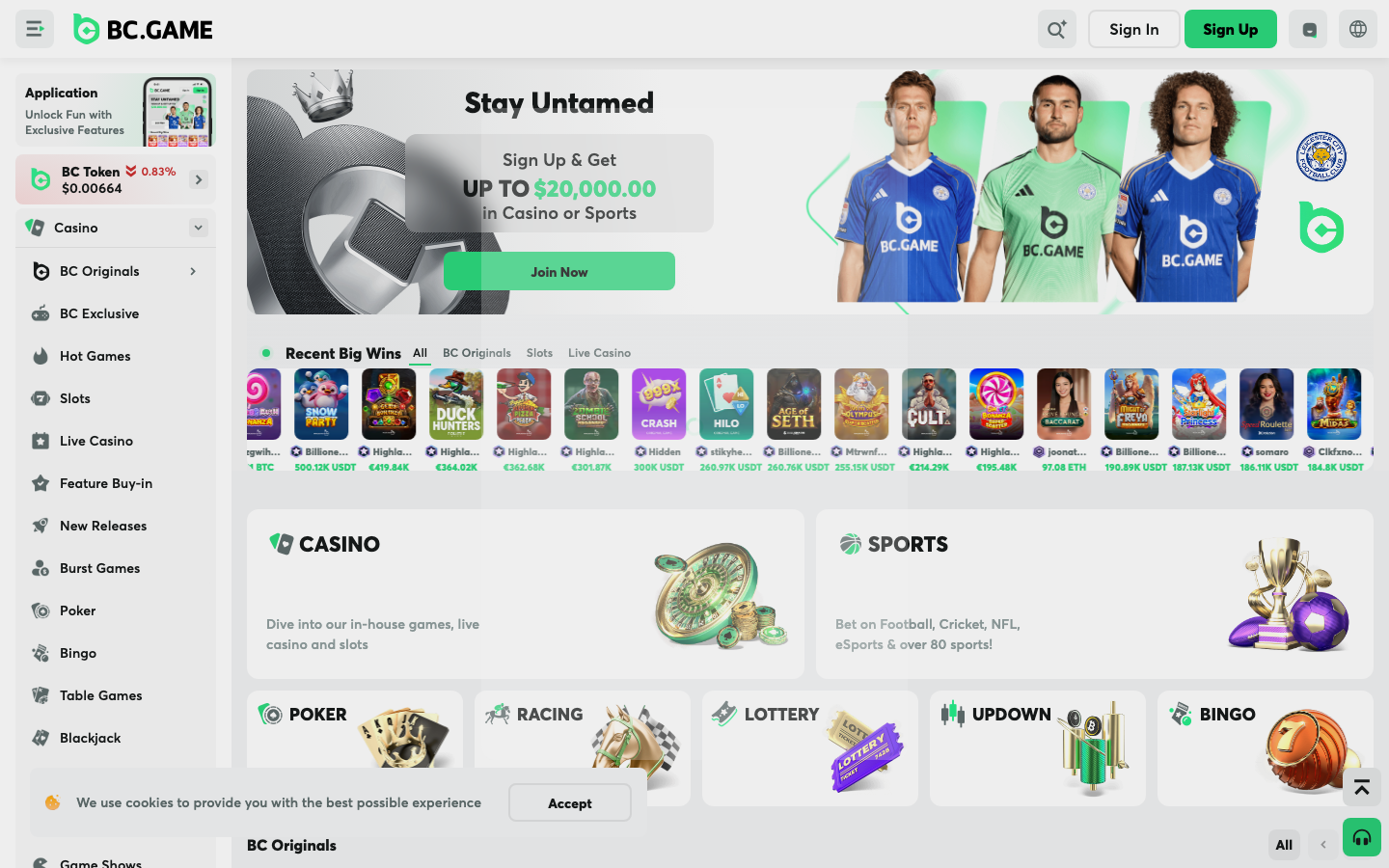Open the Sign Up form
The width and height of the screenshot is (1389, 868).
point(1230,29)
